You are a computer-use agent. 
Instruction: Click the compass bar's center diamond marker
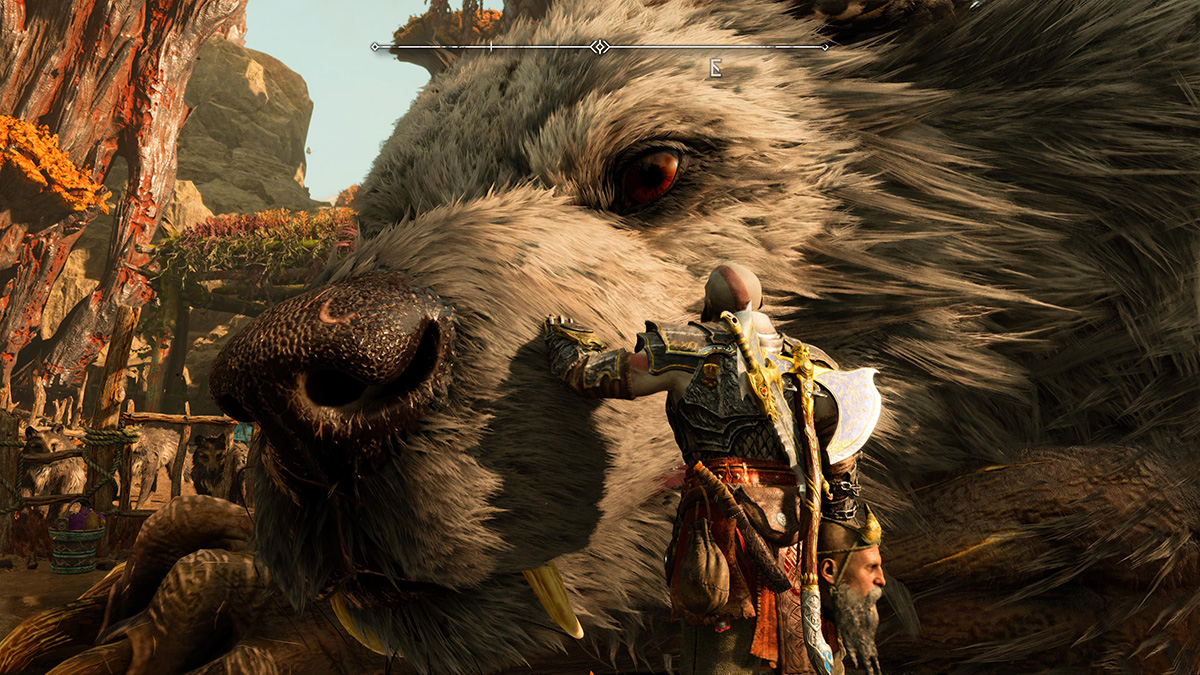pos(599,46)
